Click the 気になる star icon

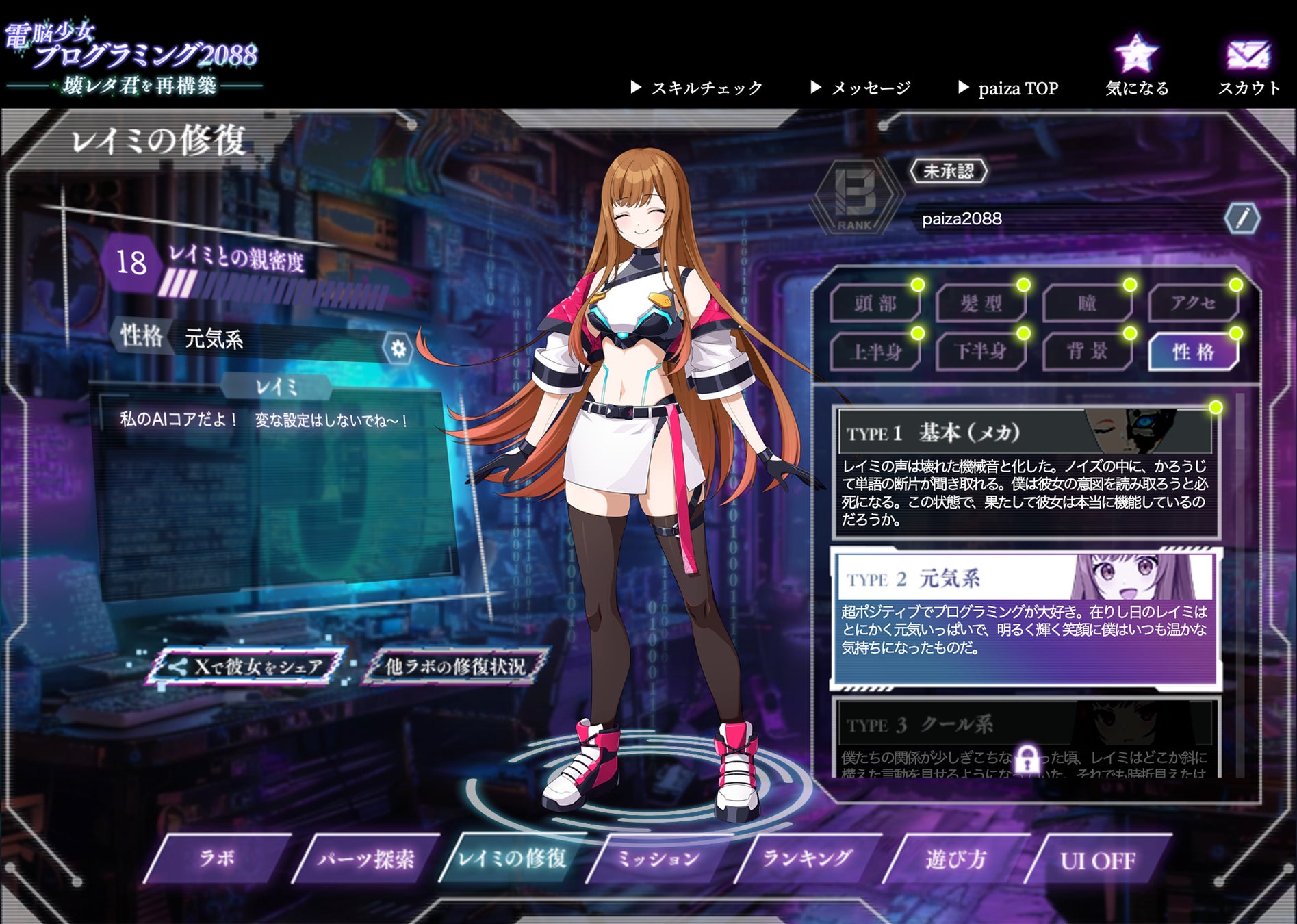[1136, 55]
